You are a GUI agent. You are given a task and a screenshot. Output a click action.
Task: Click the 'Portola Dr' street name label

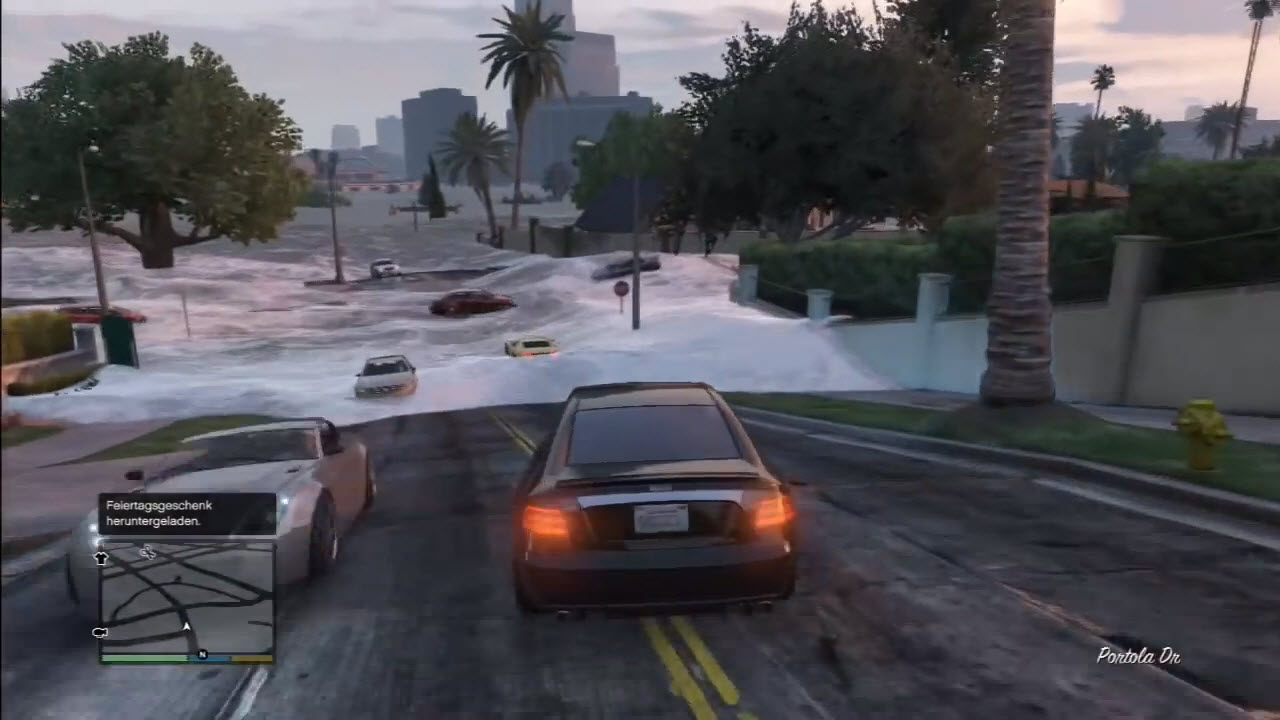click(x=1139, y=657)
